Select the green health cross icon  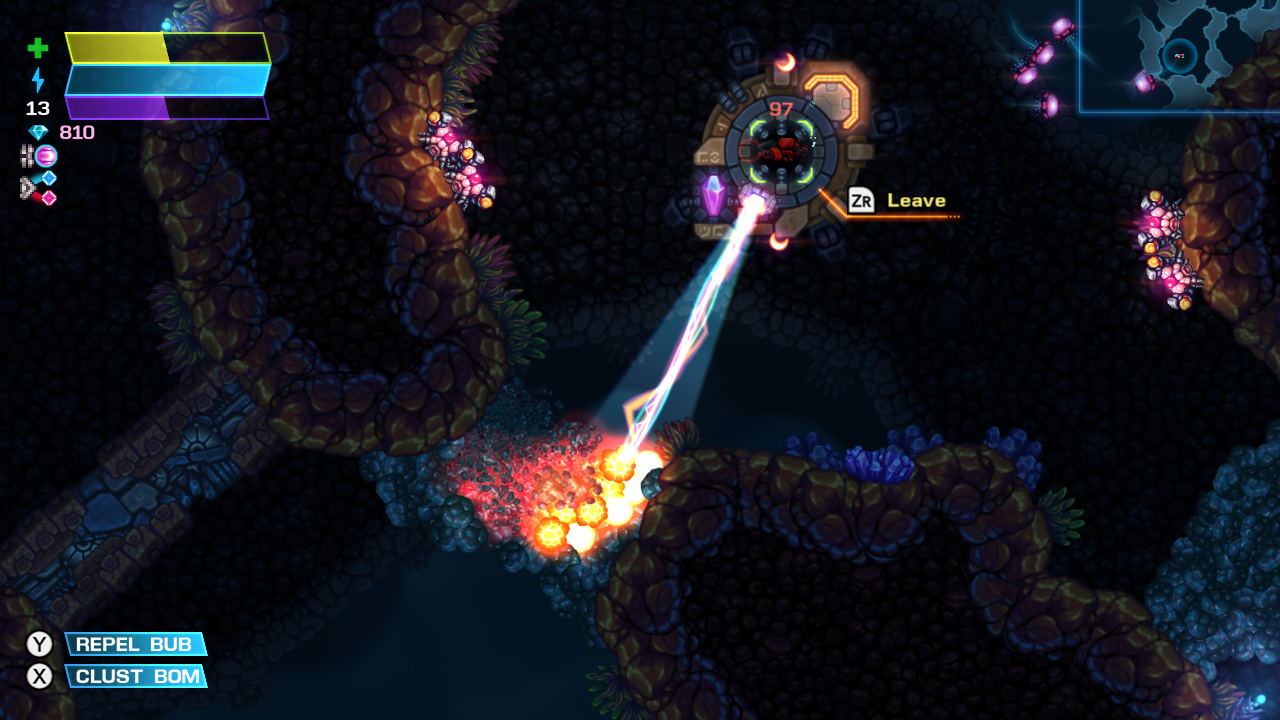[x=38, y=47]
